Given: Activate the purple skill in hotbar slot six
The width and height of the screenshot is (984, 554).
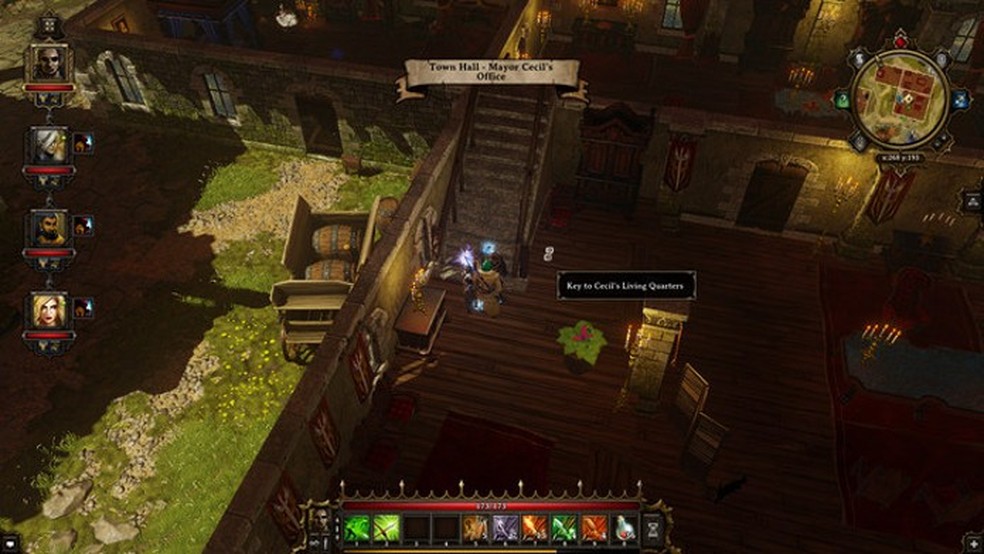Looking at the screenshot, I should click(x=506, y=527).
